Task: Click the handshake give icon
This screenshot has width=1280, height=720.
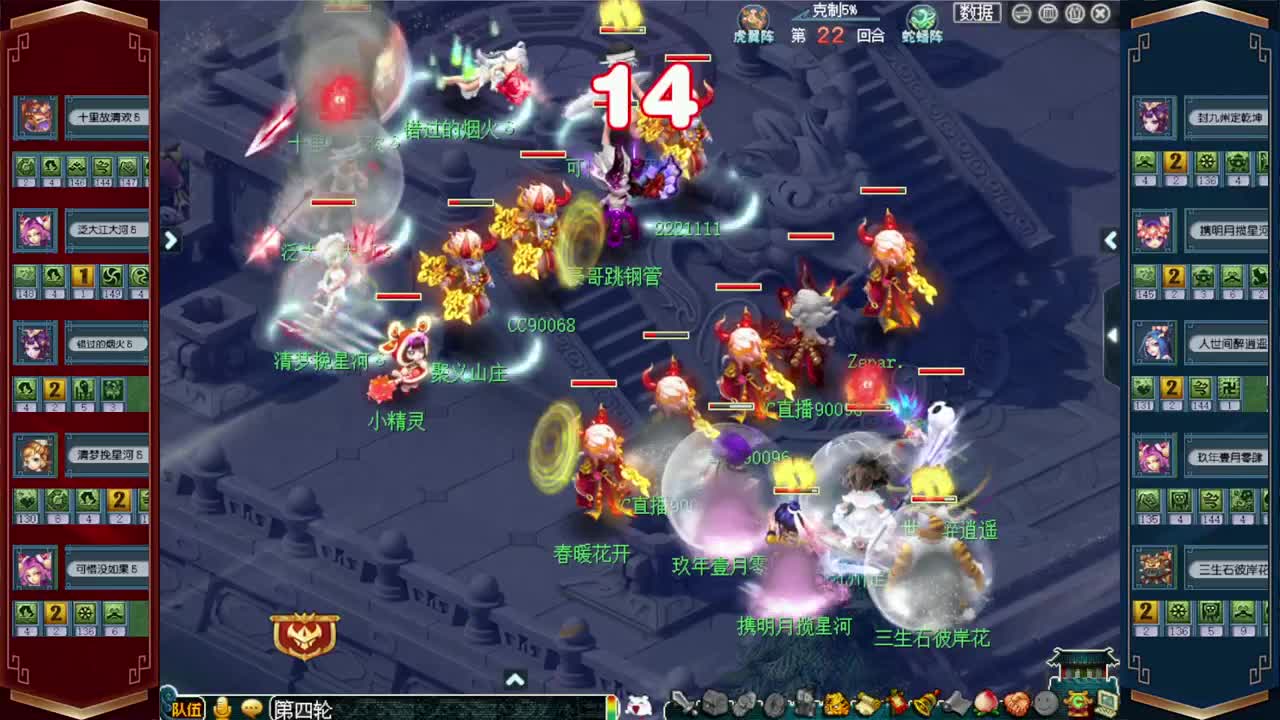Action: [1018, 705]
